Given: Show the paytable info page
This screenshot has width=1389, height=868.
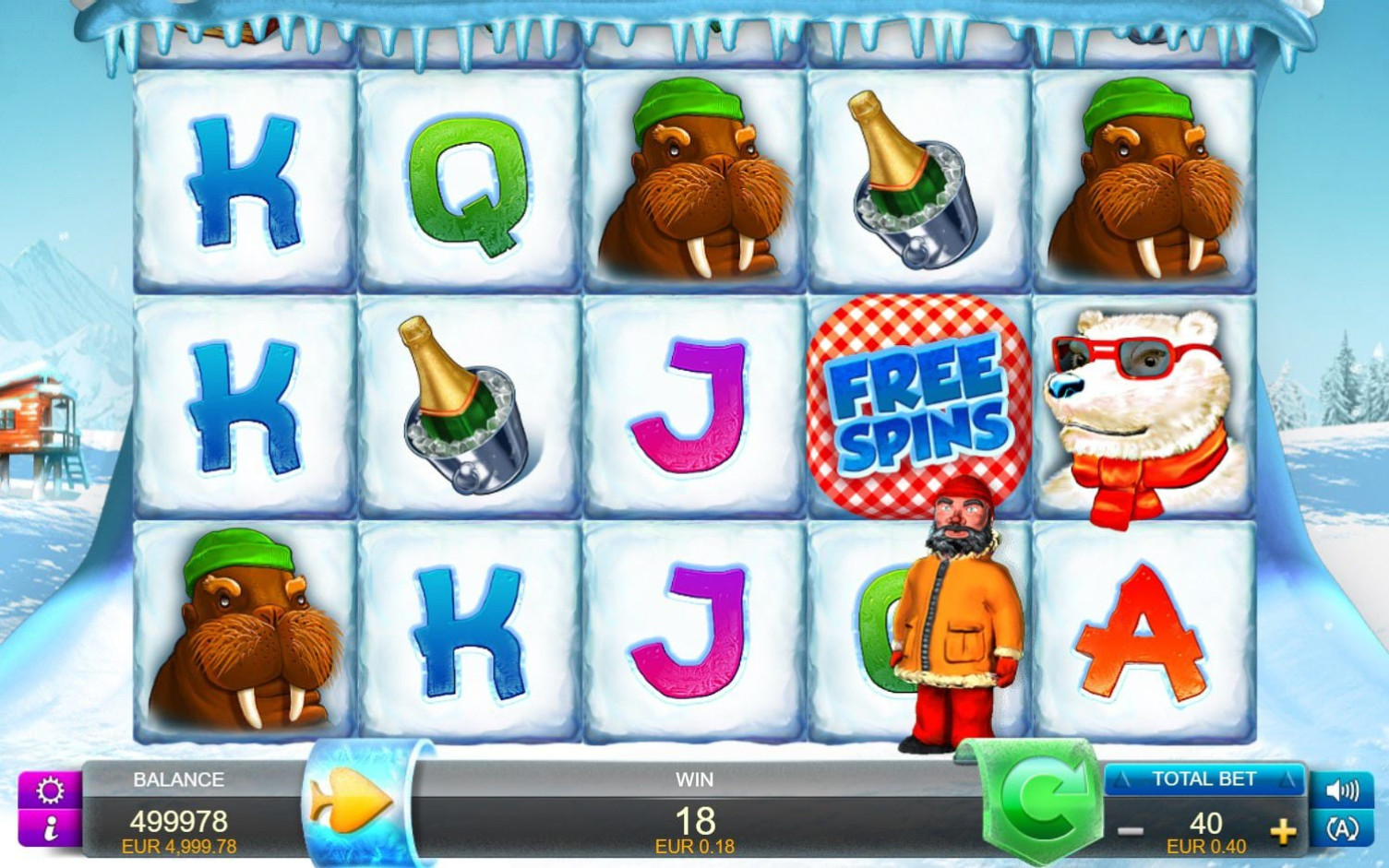Looking at the screenshot, I should click(x=50, y=829).
